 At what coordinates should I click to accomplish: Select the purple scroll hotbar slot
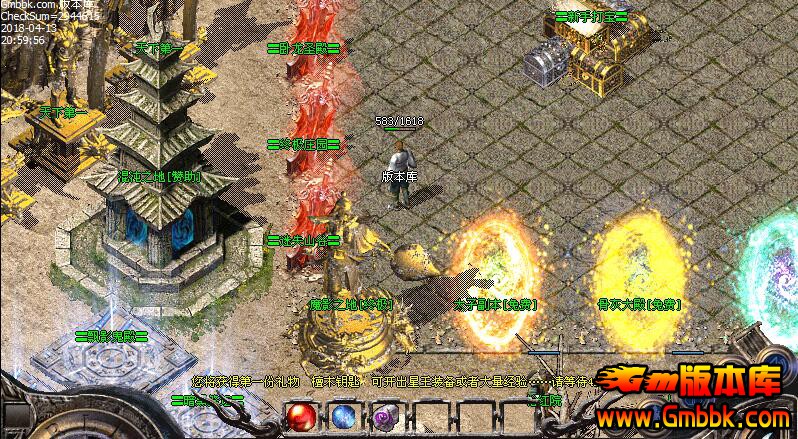click(x=385, y=416)
